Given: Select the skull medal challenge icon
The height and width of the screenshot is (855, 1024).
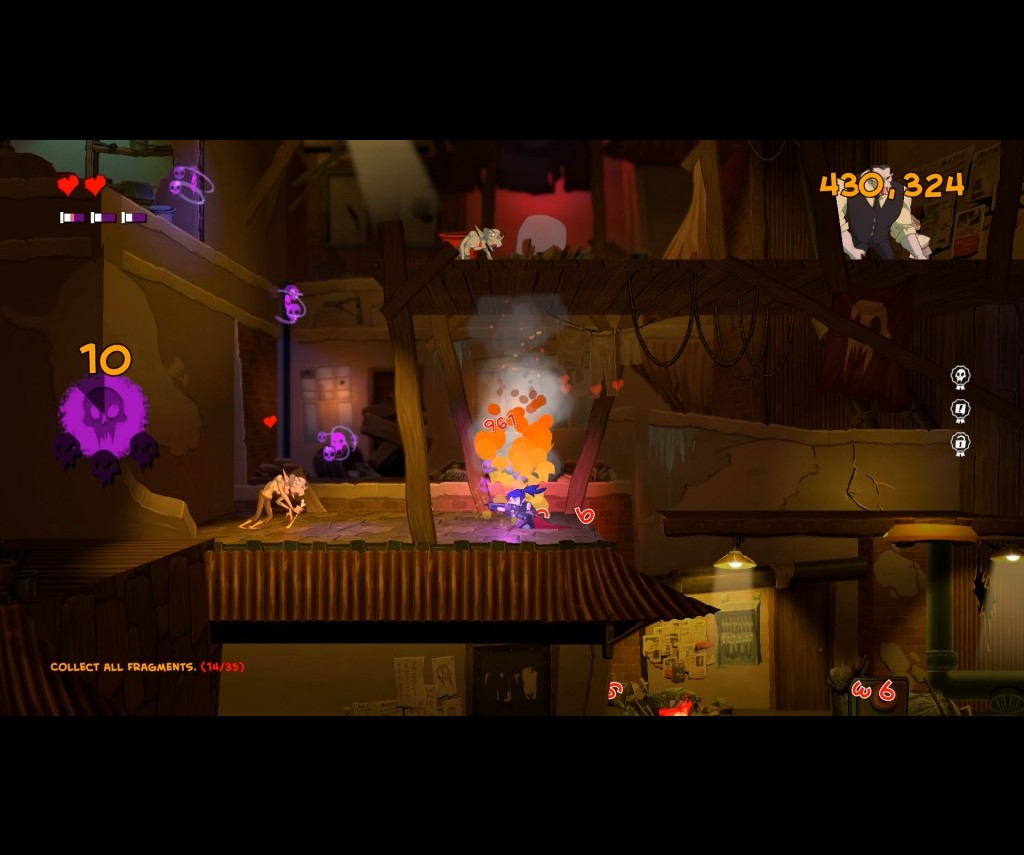Looking at the screenshot, I should click(x=960, y=377).
